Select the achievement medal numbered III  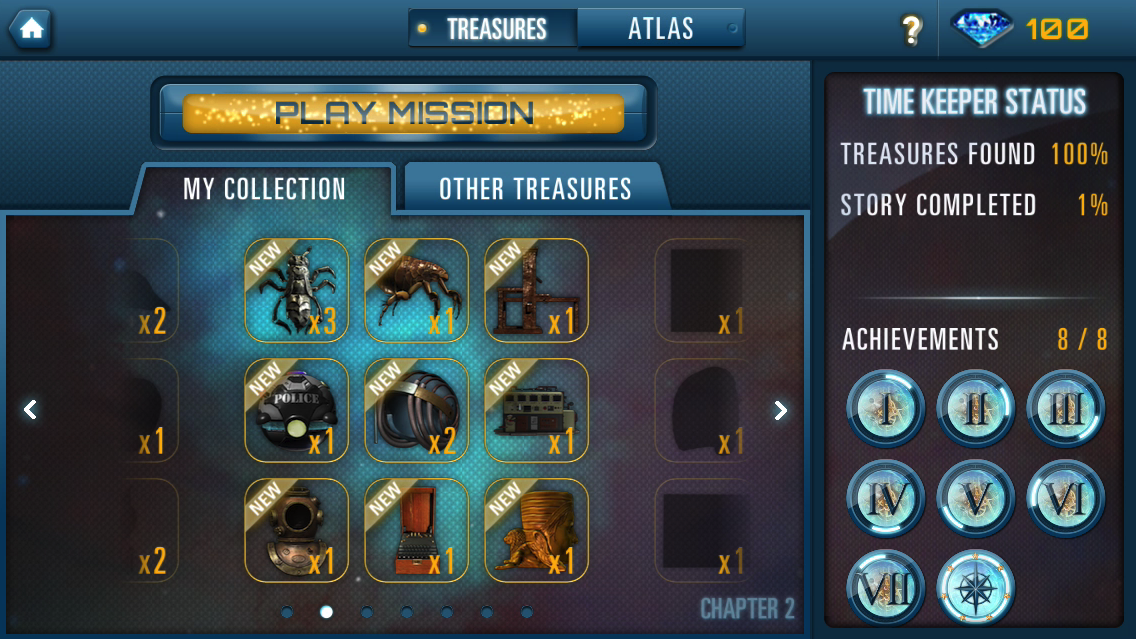[x=1066, y=408]
